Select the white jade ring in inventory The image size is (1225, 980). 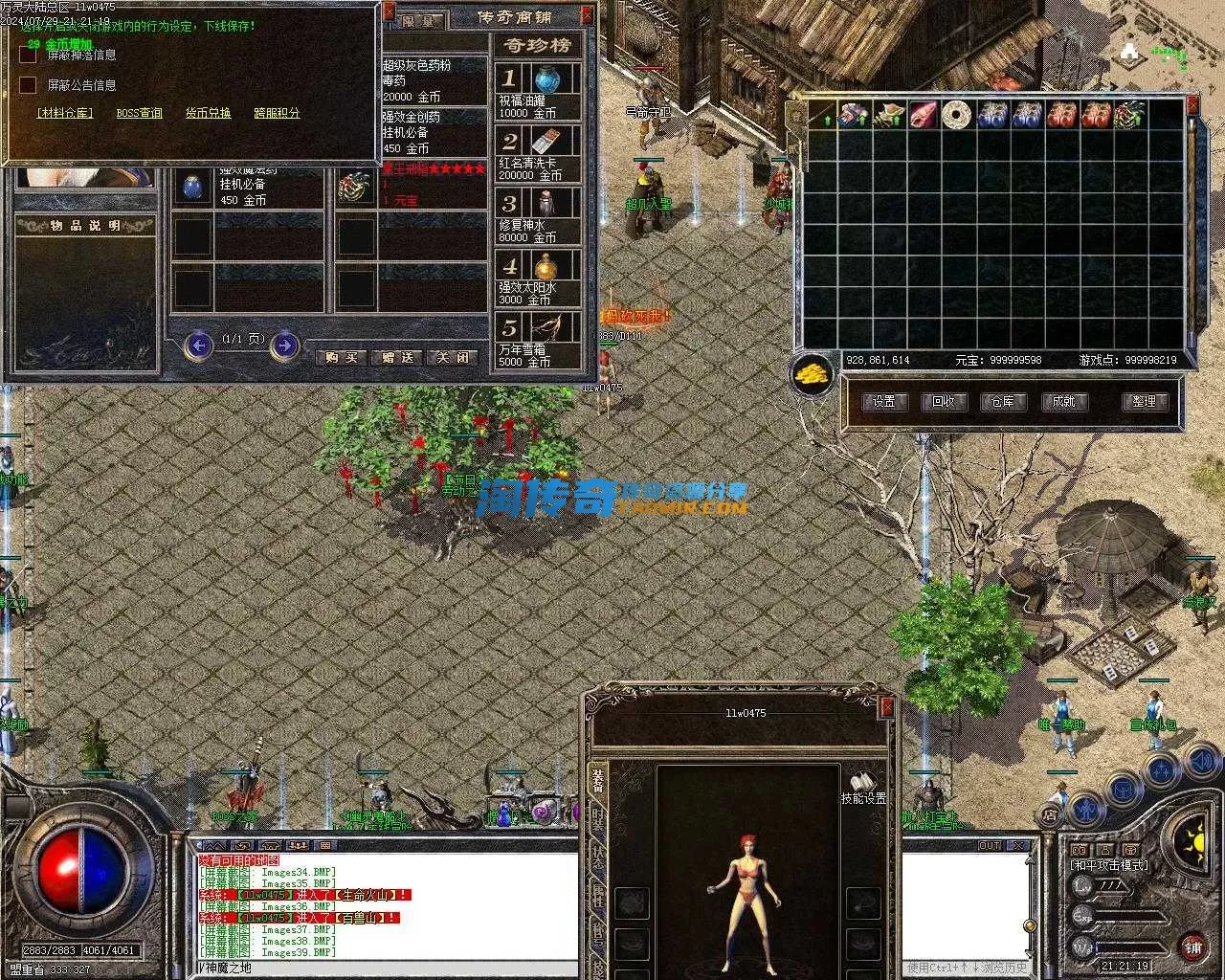[956, 115]
